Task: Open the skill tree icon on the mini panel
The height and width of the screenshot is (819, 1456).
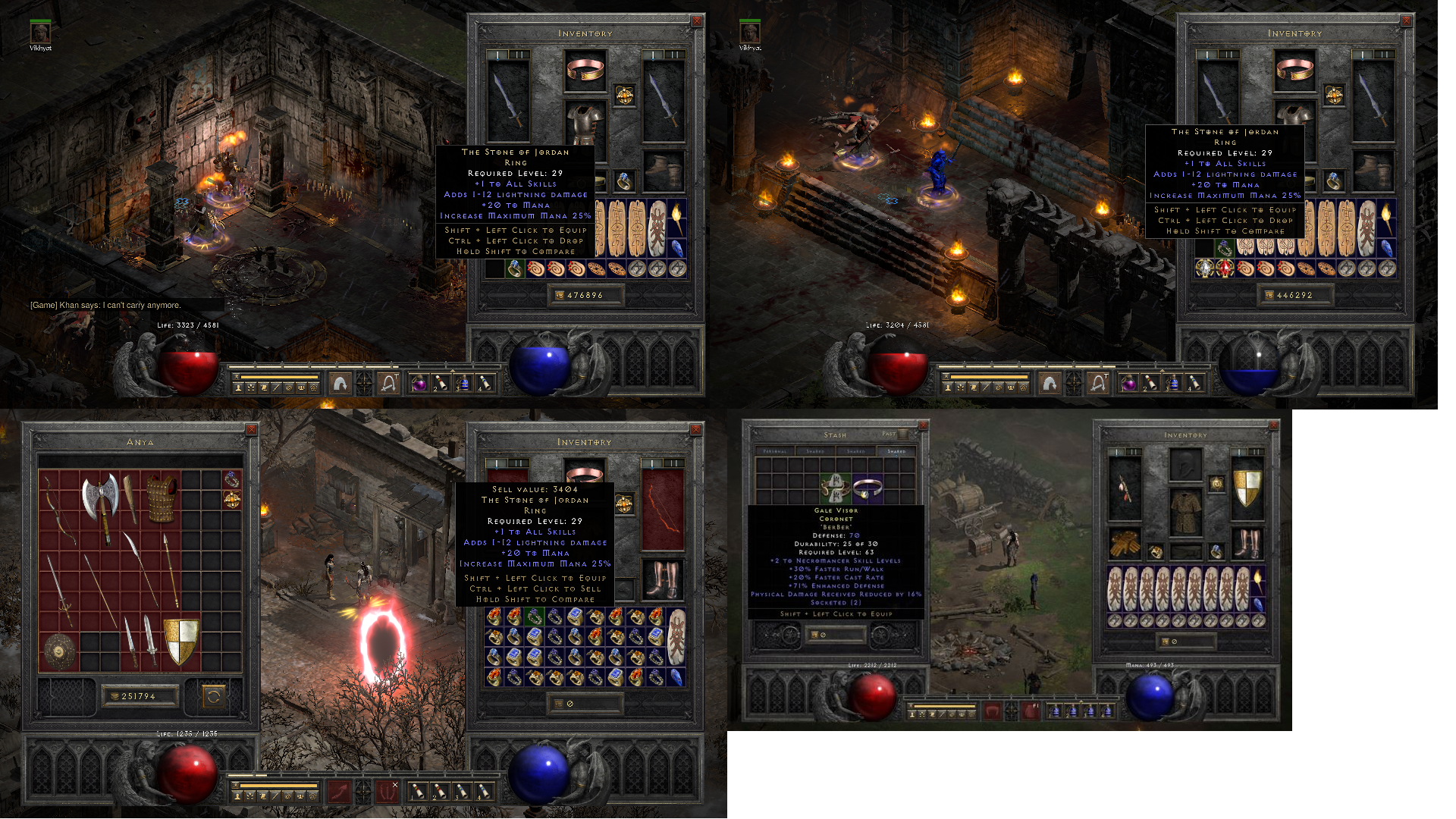Action: 251,388
